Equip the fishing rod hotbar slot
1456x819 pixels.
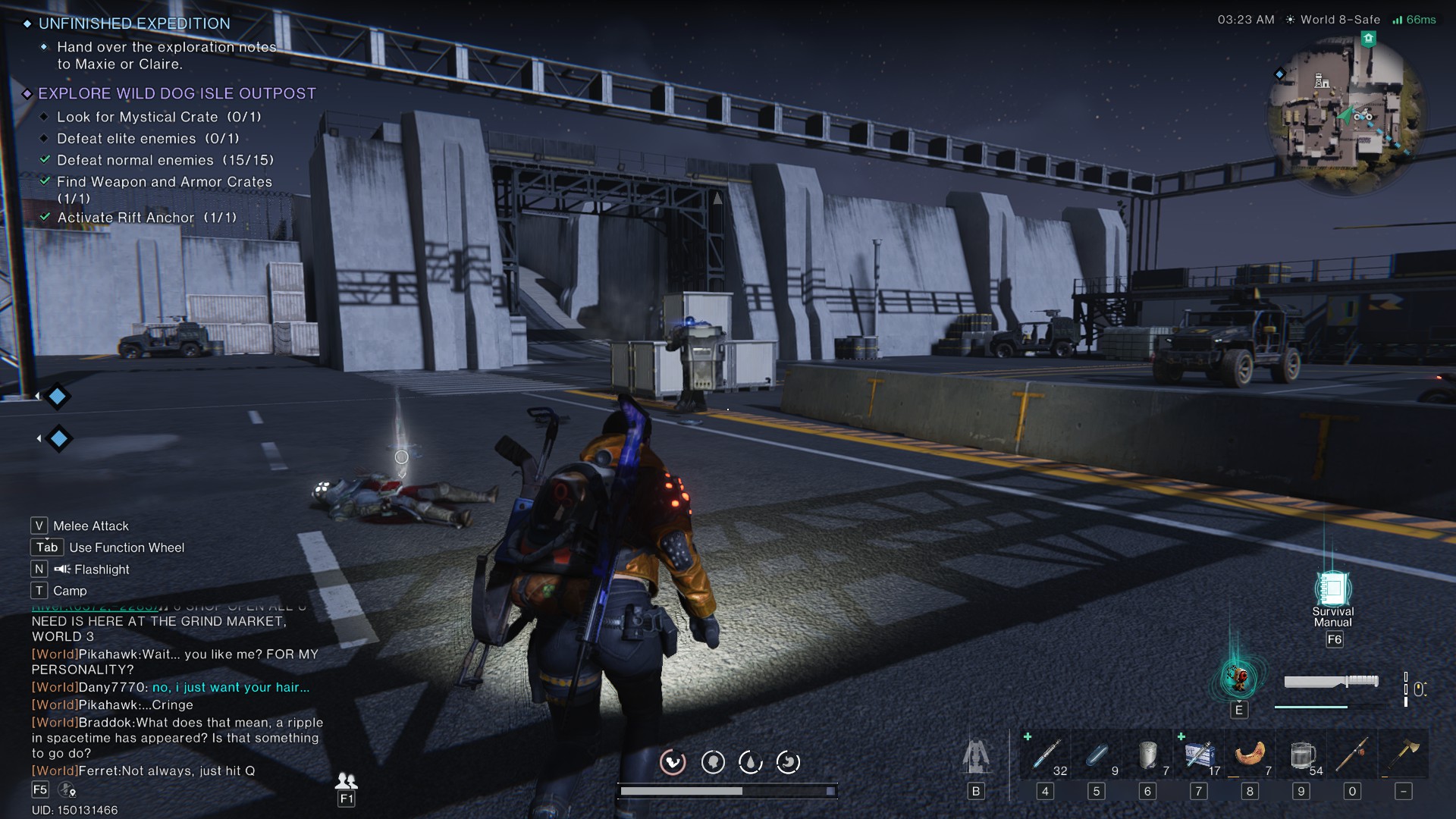tap(1352, 755)
